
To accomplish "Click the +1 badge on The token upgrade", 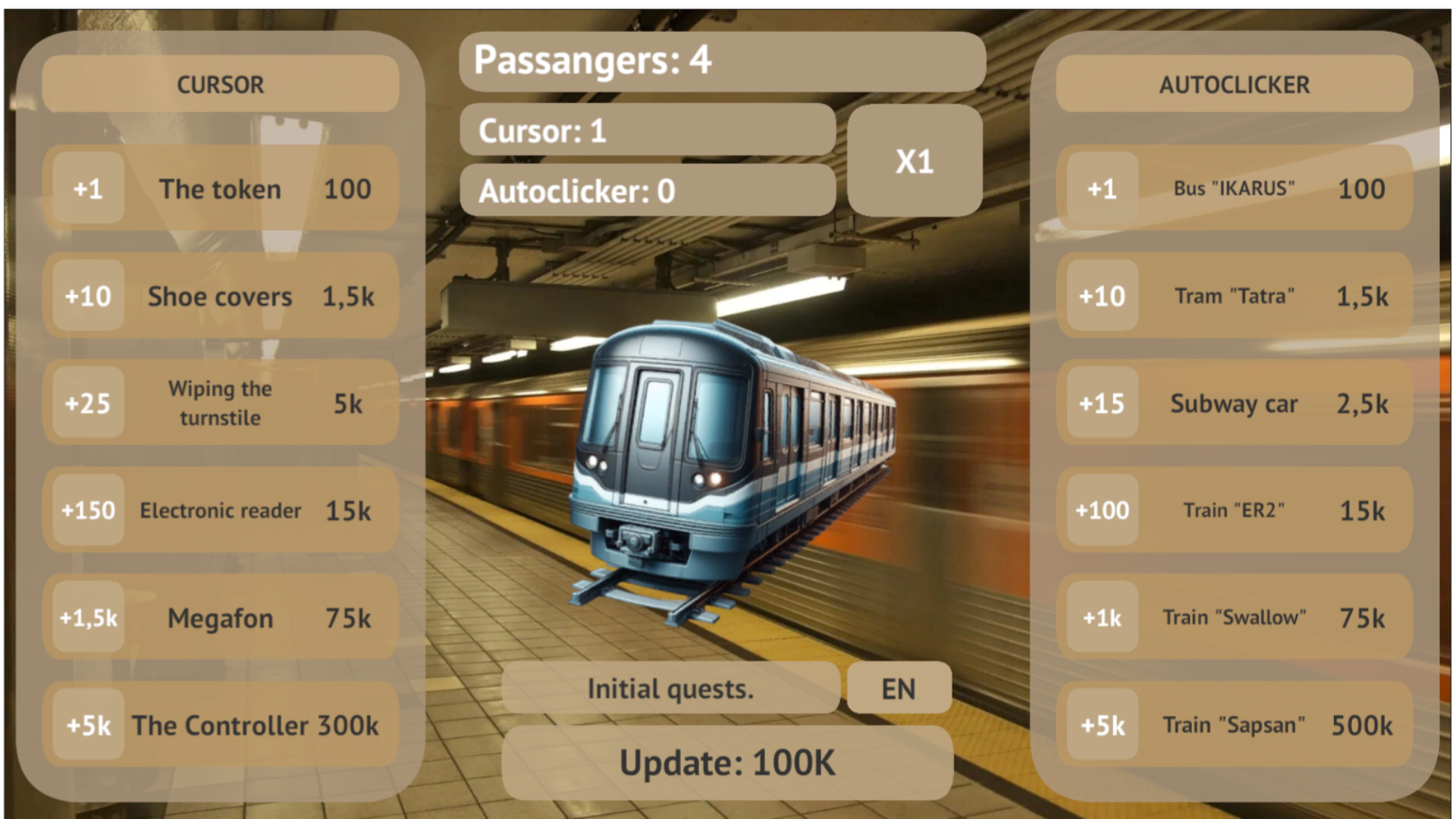I will [86, 189].
